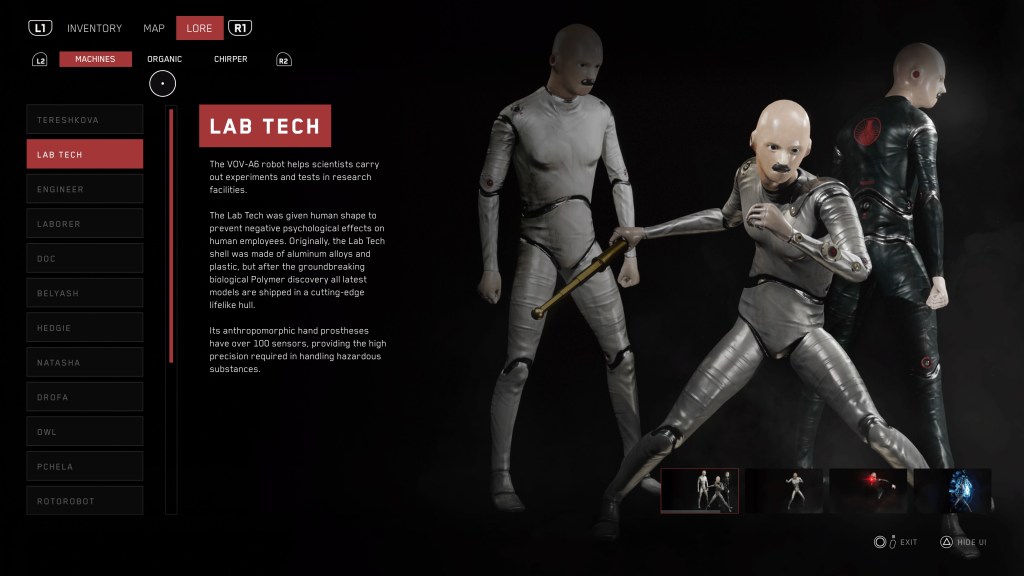Select the Pchela entry
This screenshot has width=1024, height=576.
pos(85,466)
